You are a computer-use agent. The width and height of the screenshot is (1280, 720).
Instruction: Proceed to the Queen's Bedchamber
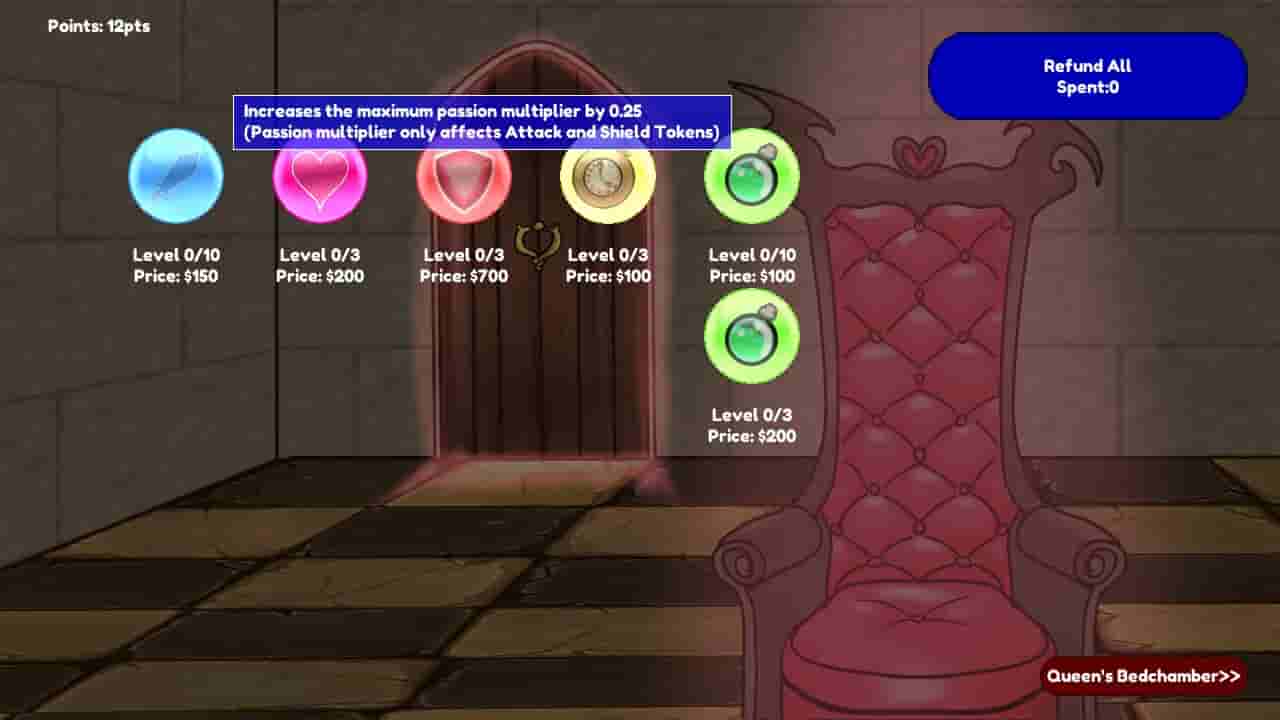[1146, 676]
